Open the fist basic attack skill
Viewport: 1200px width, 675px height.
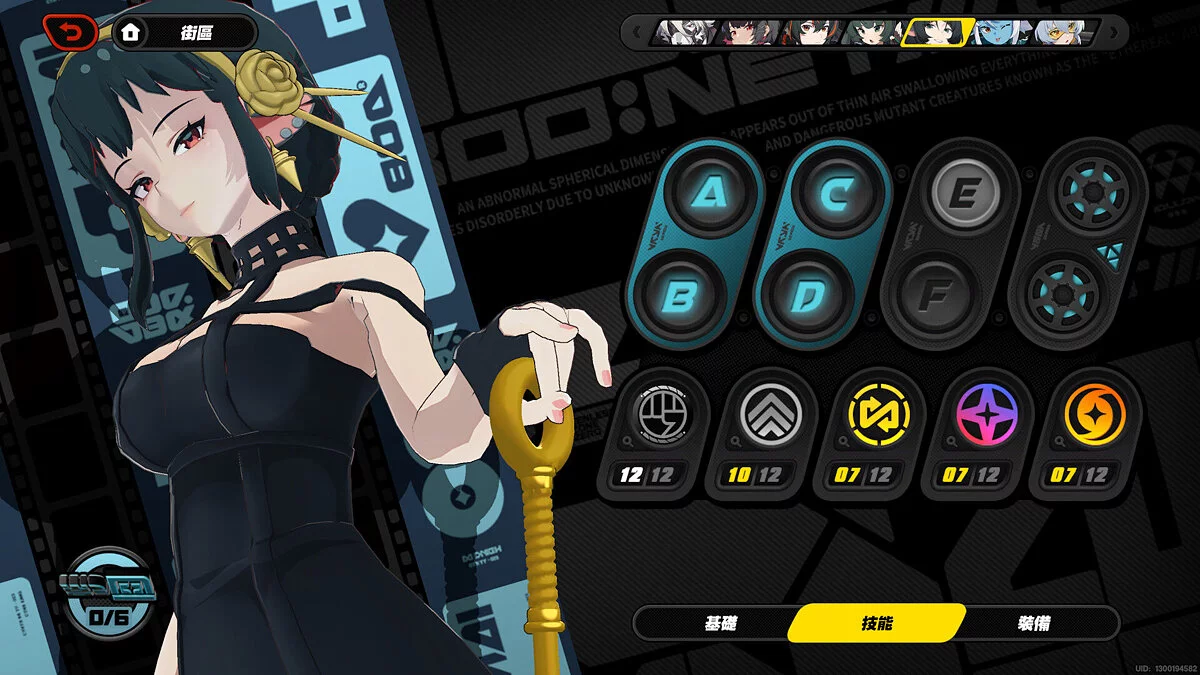653,411
